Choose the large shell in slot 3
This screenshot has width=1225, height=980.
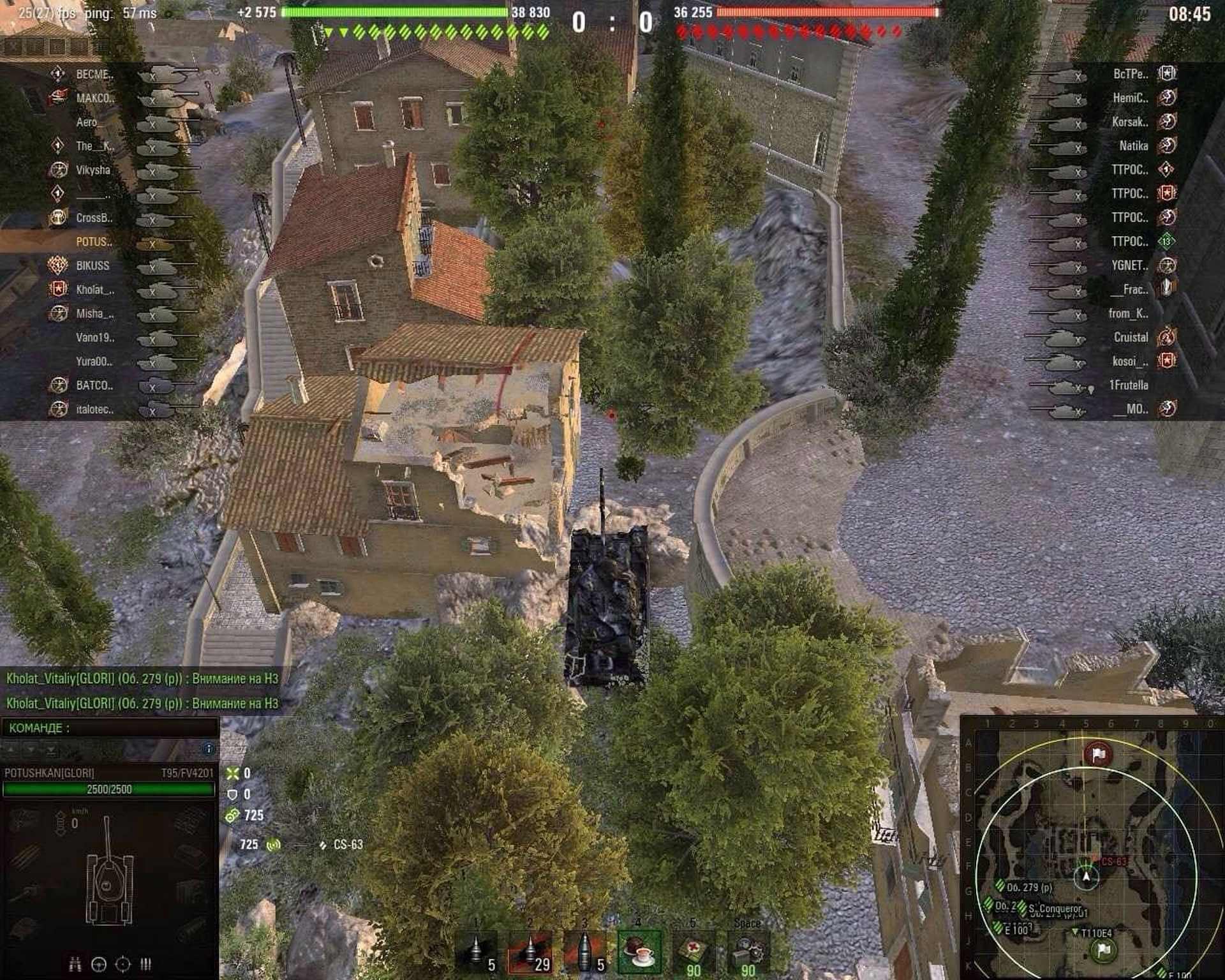click(585, 953)
